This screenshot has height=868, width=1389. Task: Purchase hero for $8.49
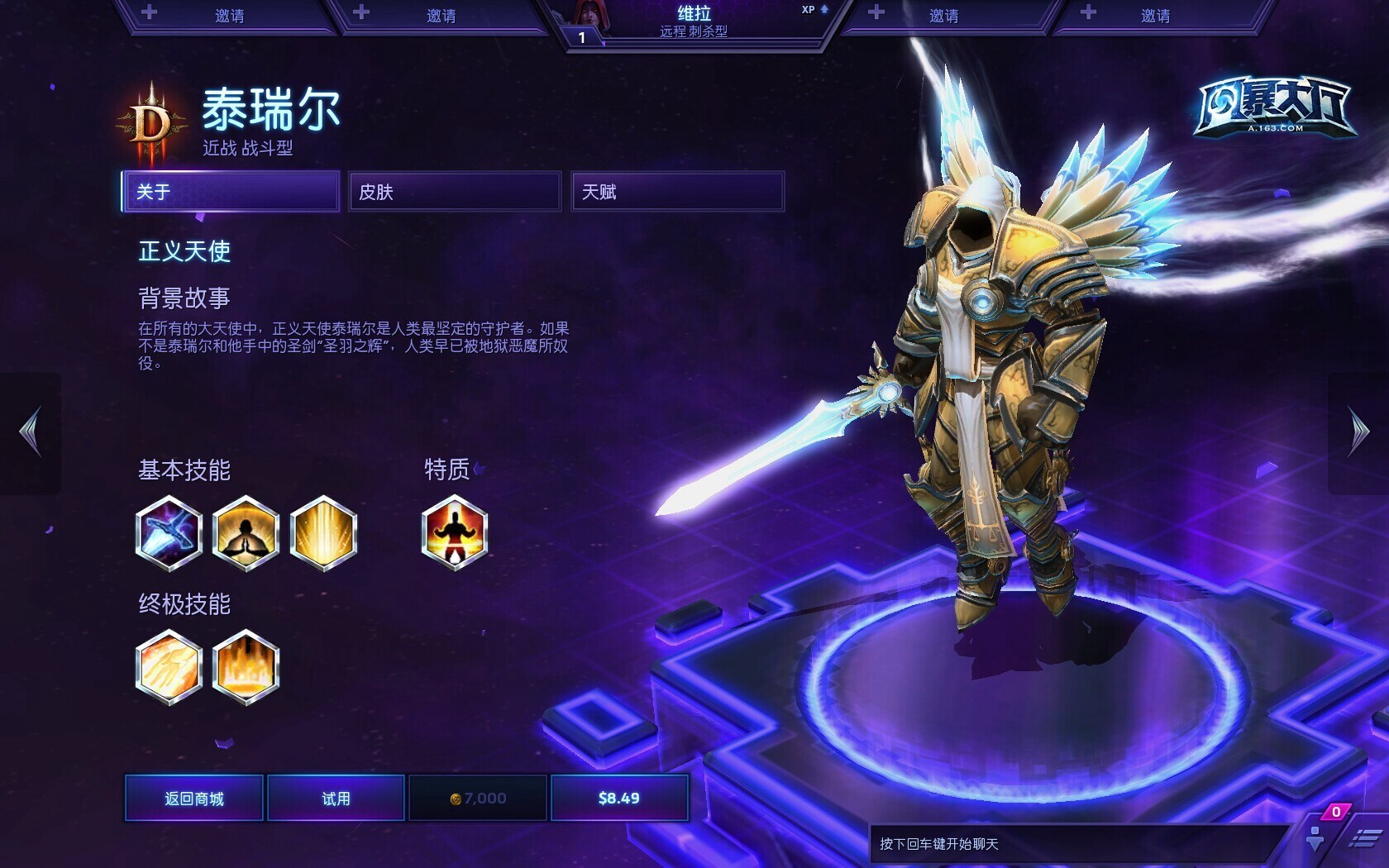click(x=619, y=798)
